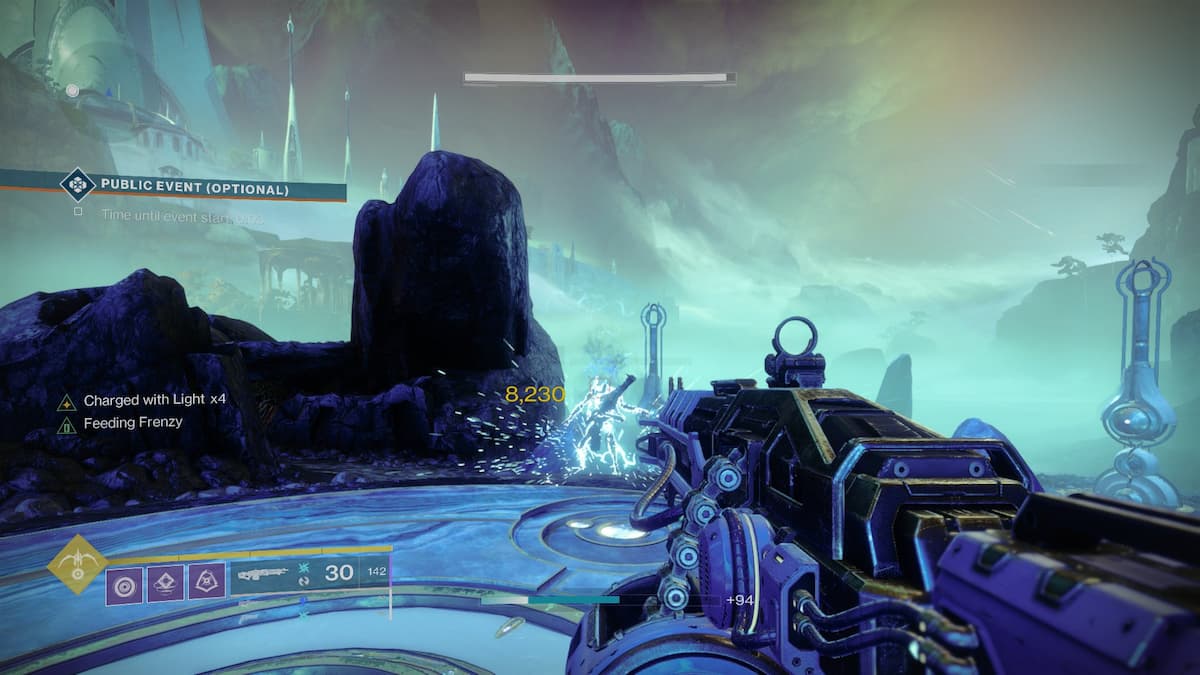The width and height of the screenshot is (1200, 675).
Task: Click the golden bow super ability icon
Action: pos(77,564)
